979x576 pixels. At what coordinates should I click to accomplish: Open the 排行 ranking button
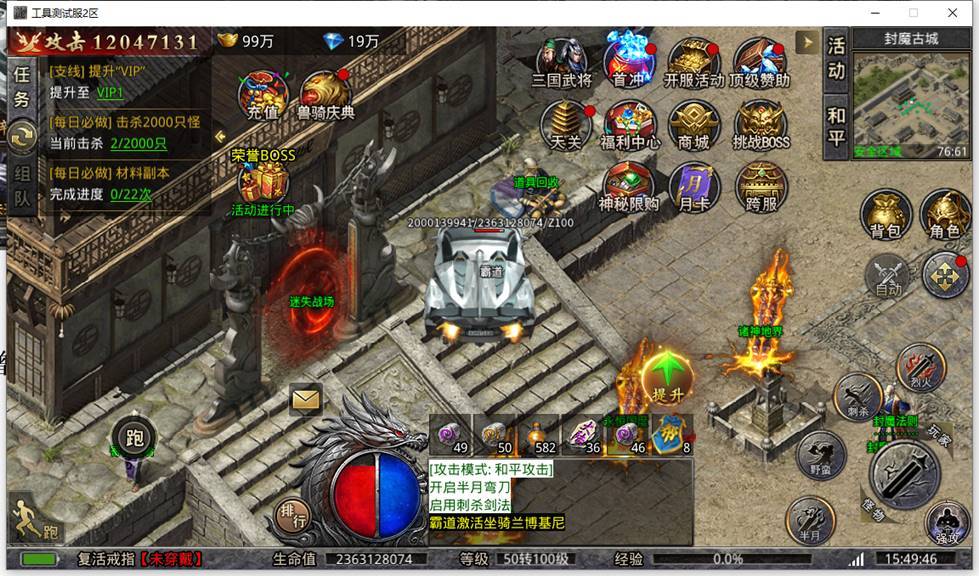click(x=292, y=518)
